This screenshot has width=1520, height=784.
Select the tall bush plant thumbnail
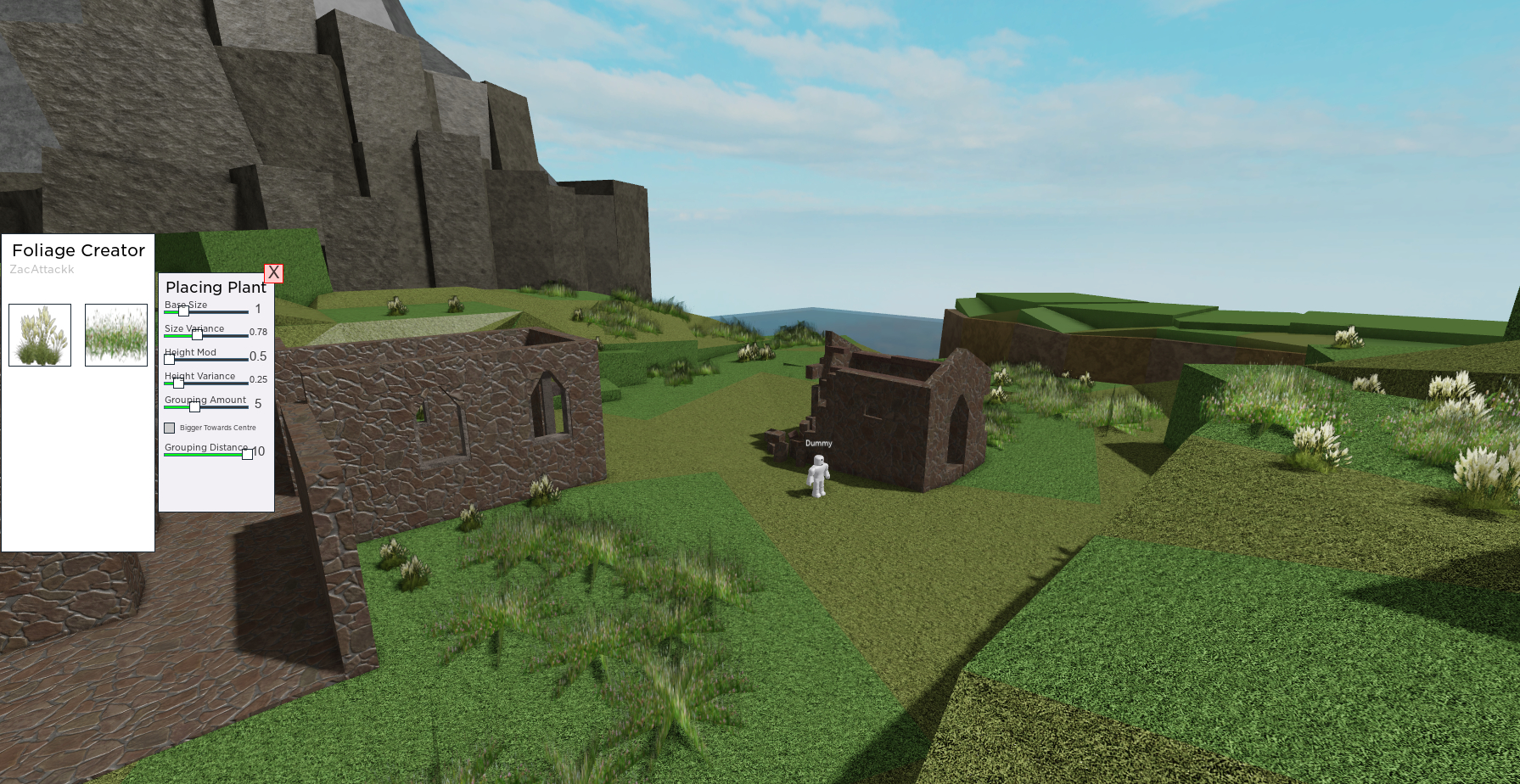pos(39,335)
